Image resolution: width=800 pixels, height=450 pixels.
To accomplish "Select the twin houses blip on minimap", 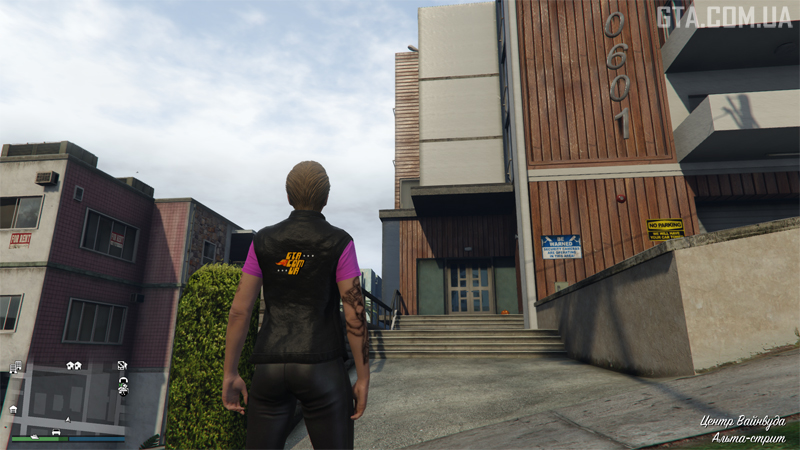I will 74,366.
